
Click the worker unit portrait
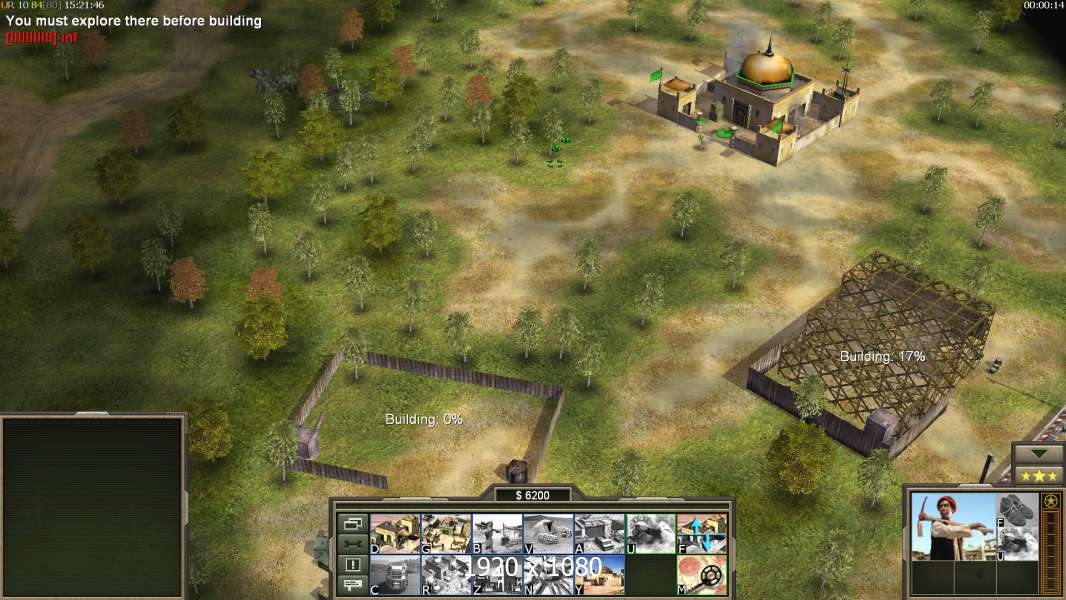click(952, 526)
